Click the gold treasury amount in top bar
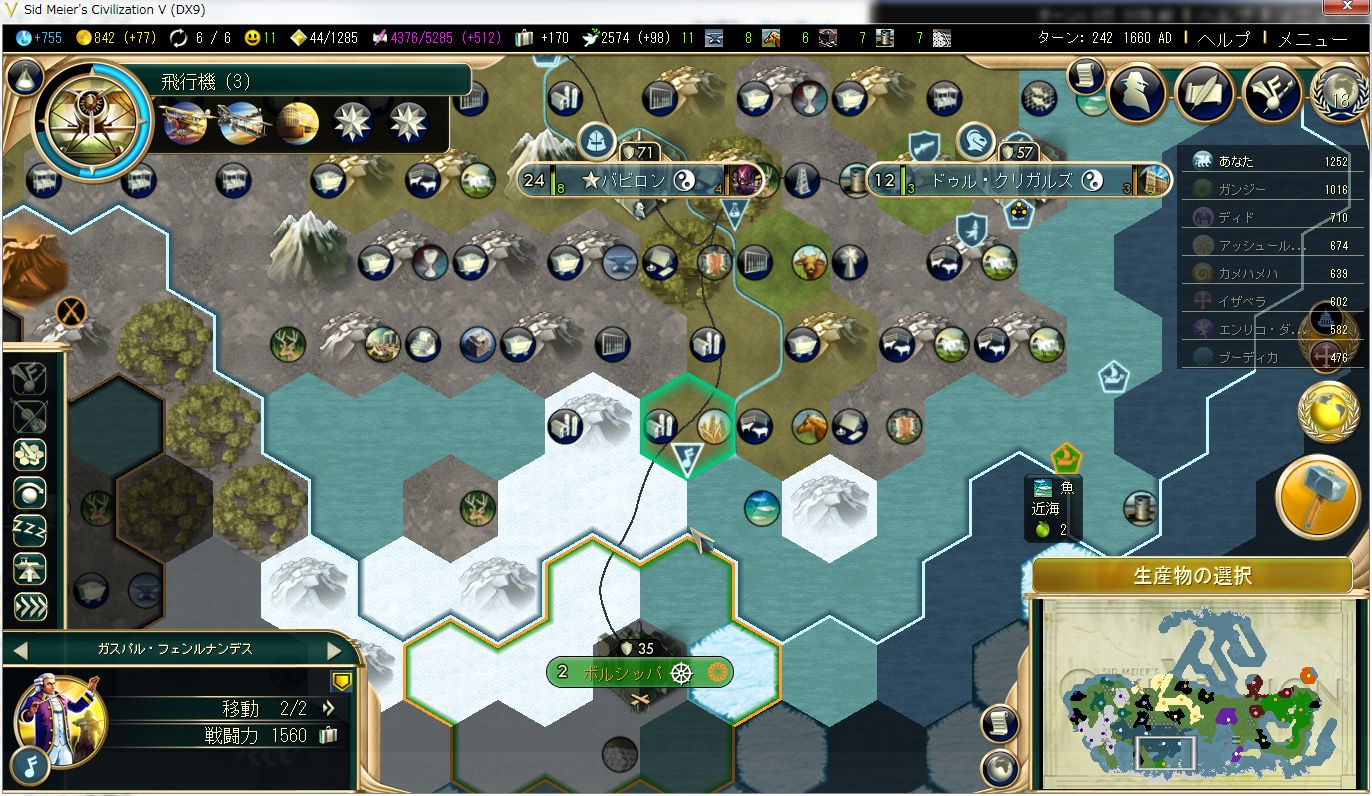The height and width of the screenshot is (796, 1372). click(x=113, y=38)
